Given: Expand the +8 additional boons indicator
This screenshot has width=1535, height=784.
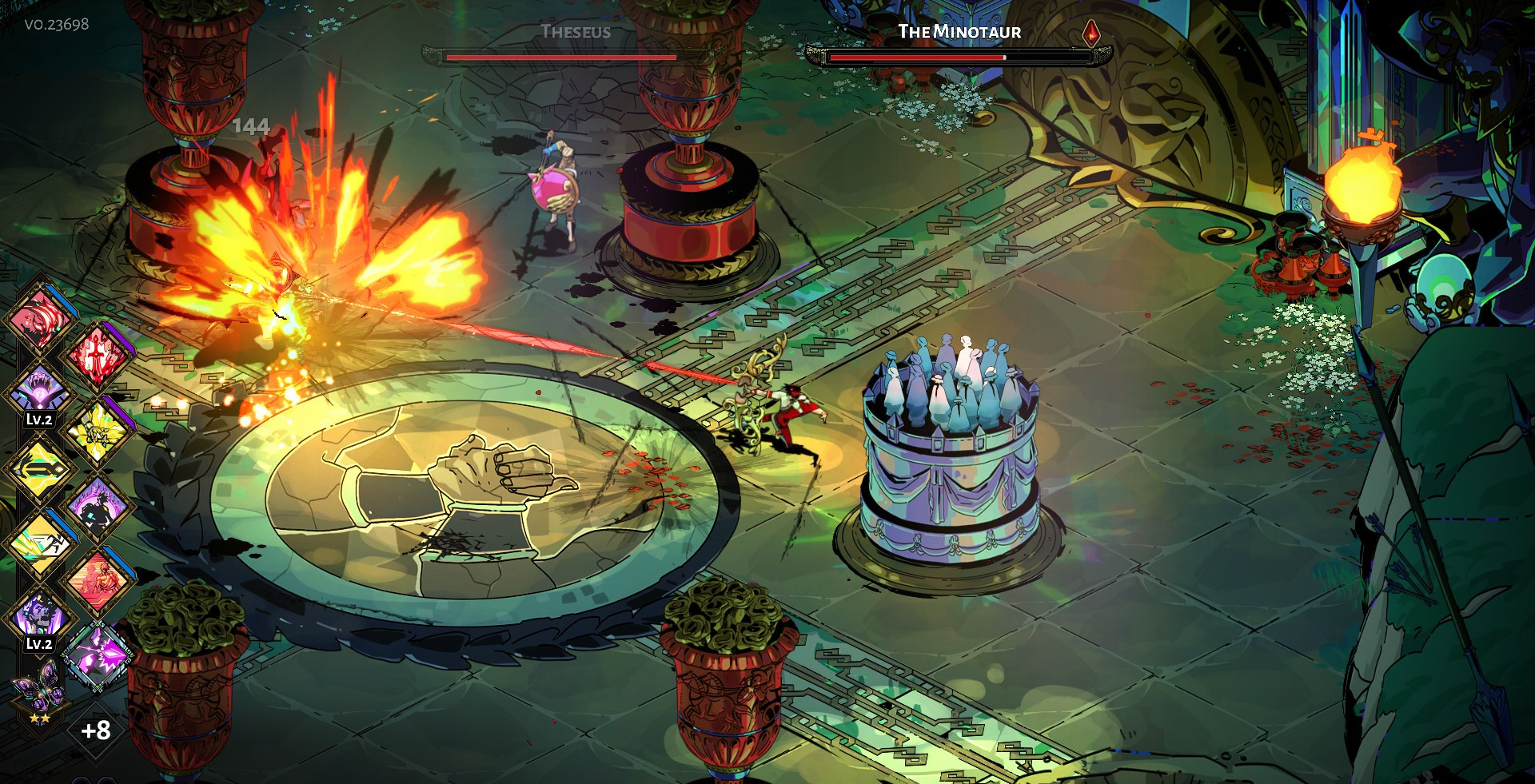Looking at the screenshot, I should [96, 730].
